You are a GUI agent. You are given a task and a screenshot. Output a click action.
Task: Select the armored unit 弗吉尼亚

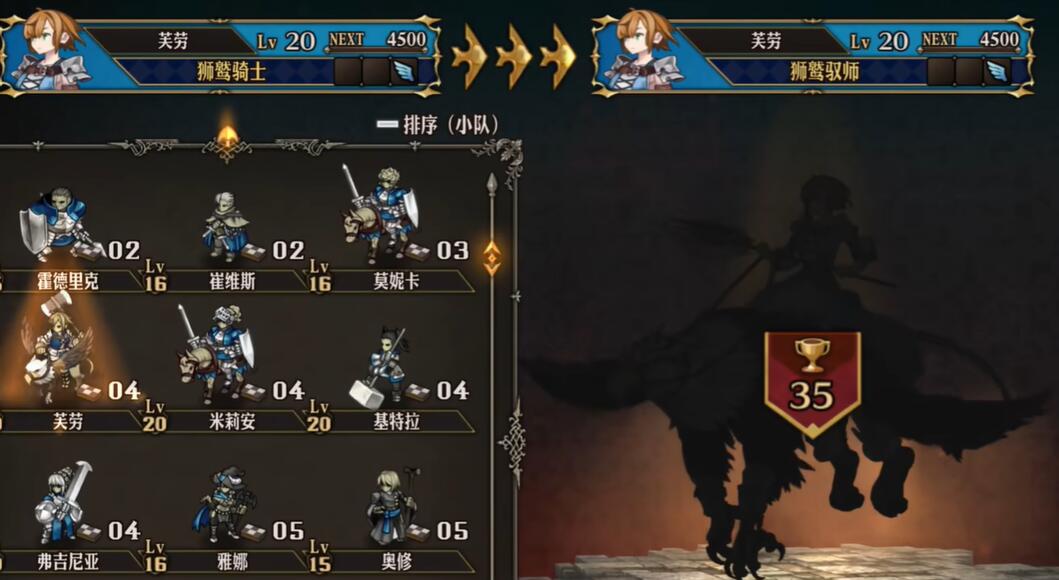coord(62,505)
